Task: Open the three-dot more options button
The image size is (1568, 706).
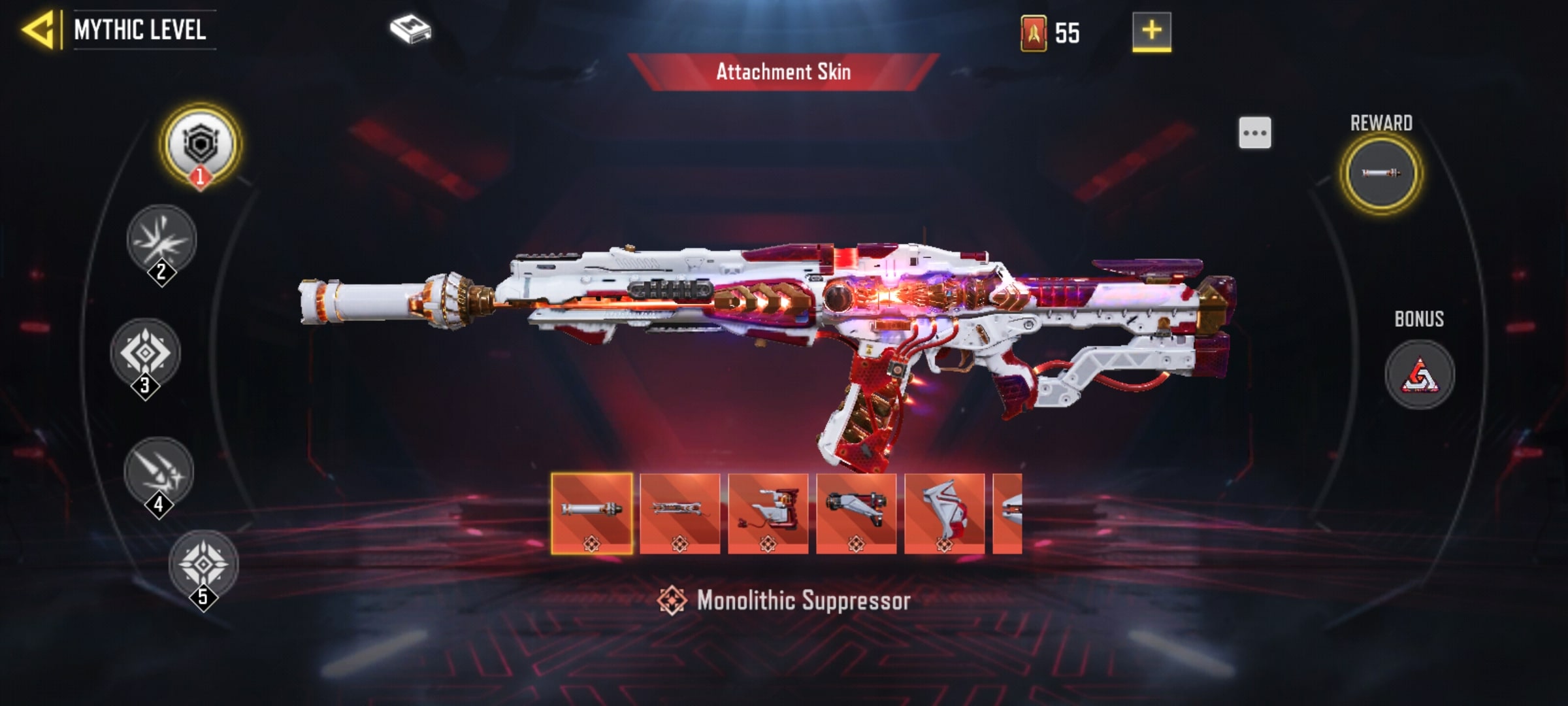Action: (1255, 133)
